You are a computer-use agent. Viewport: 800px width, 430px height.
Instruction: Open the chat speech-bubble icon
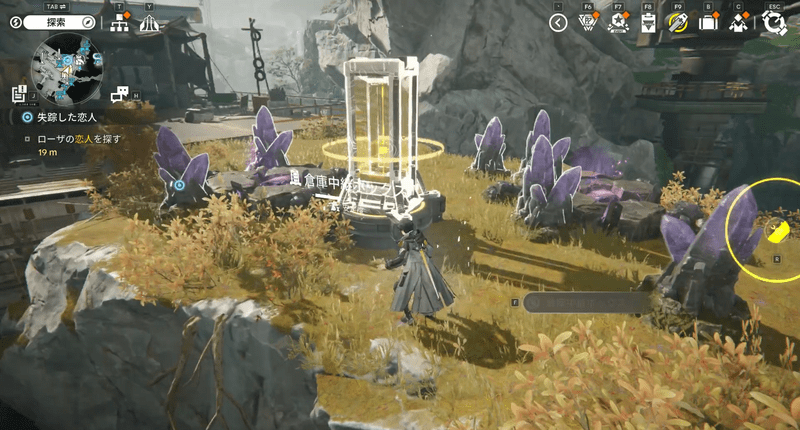point(121,94)
